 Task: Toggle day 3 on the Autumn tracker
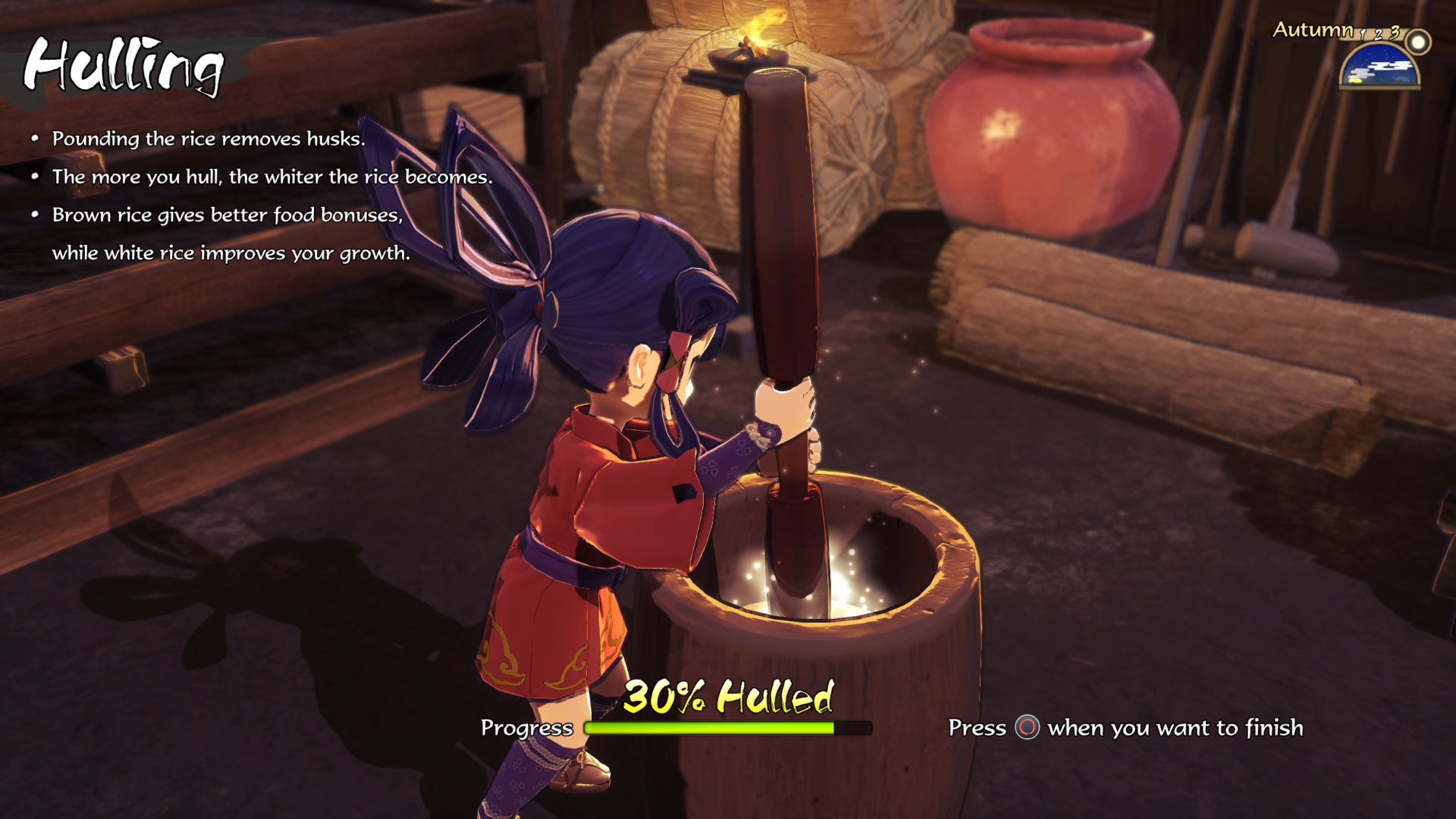1395,33
